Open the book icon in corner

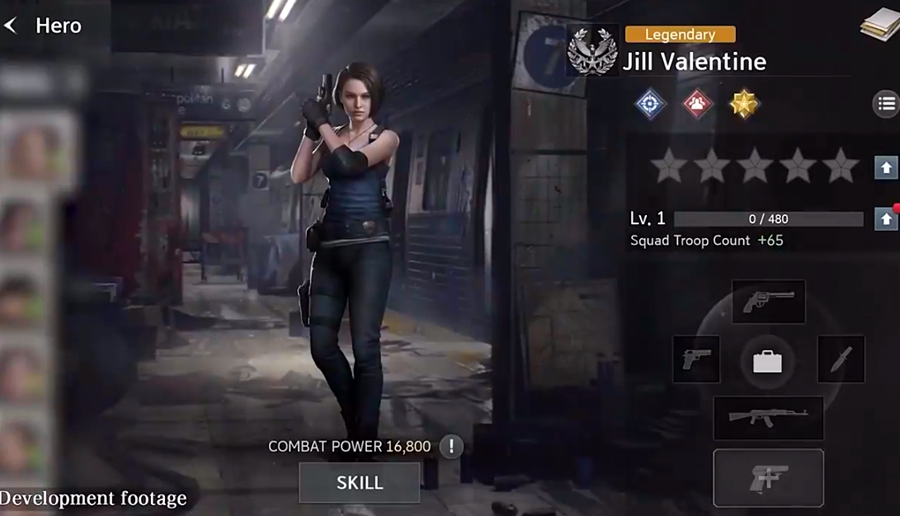[880, 25]
